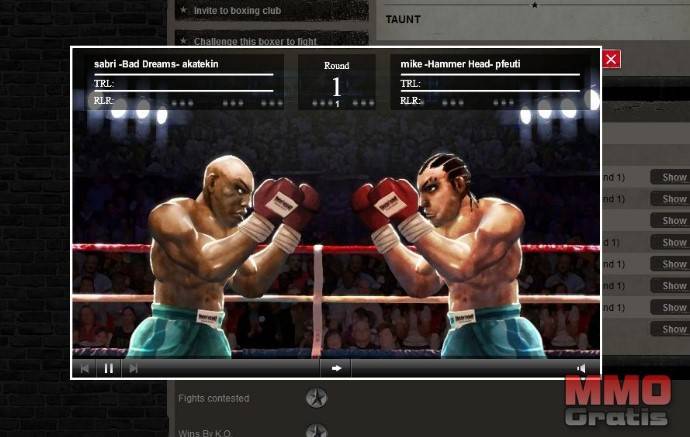Skip forward to the next round
The height and width of the screenshot is (437, 690).
coord(133,368)
